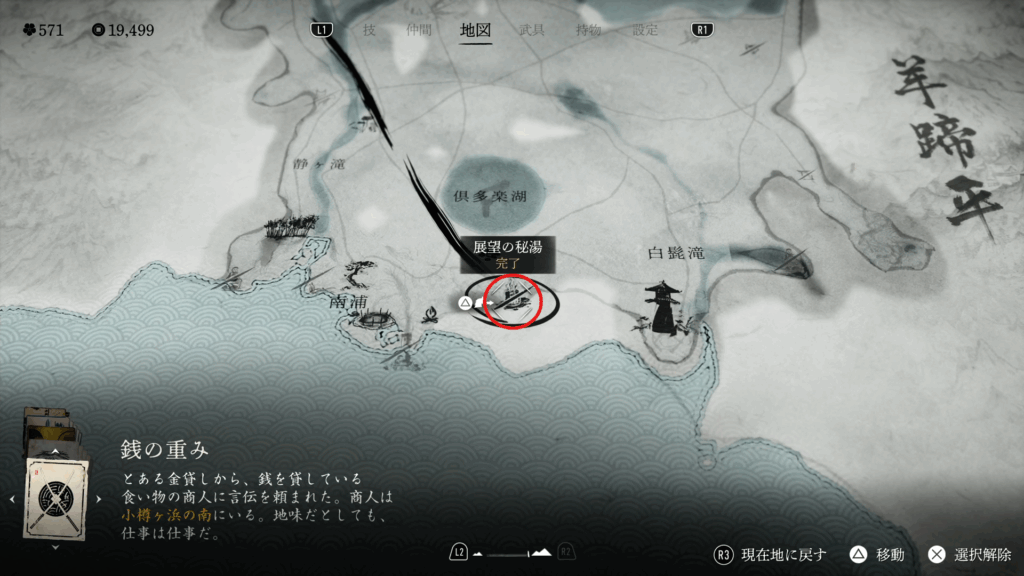Show the previous quest card with left arrow

[11, 497]
